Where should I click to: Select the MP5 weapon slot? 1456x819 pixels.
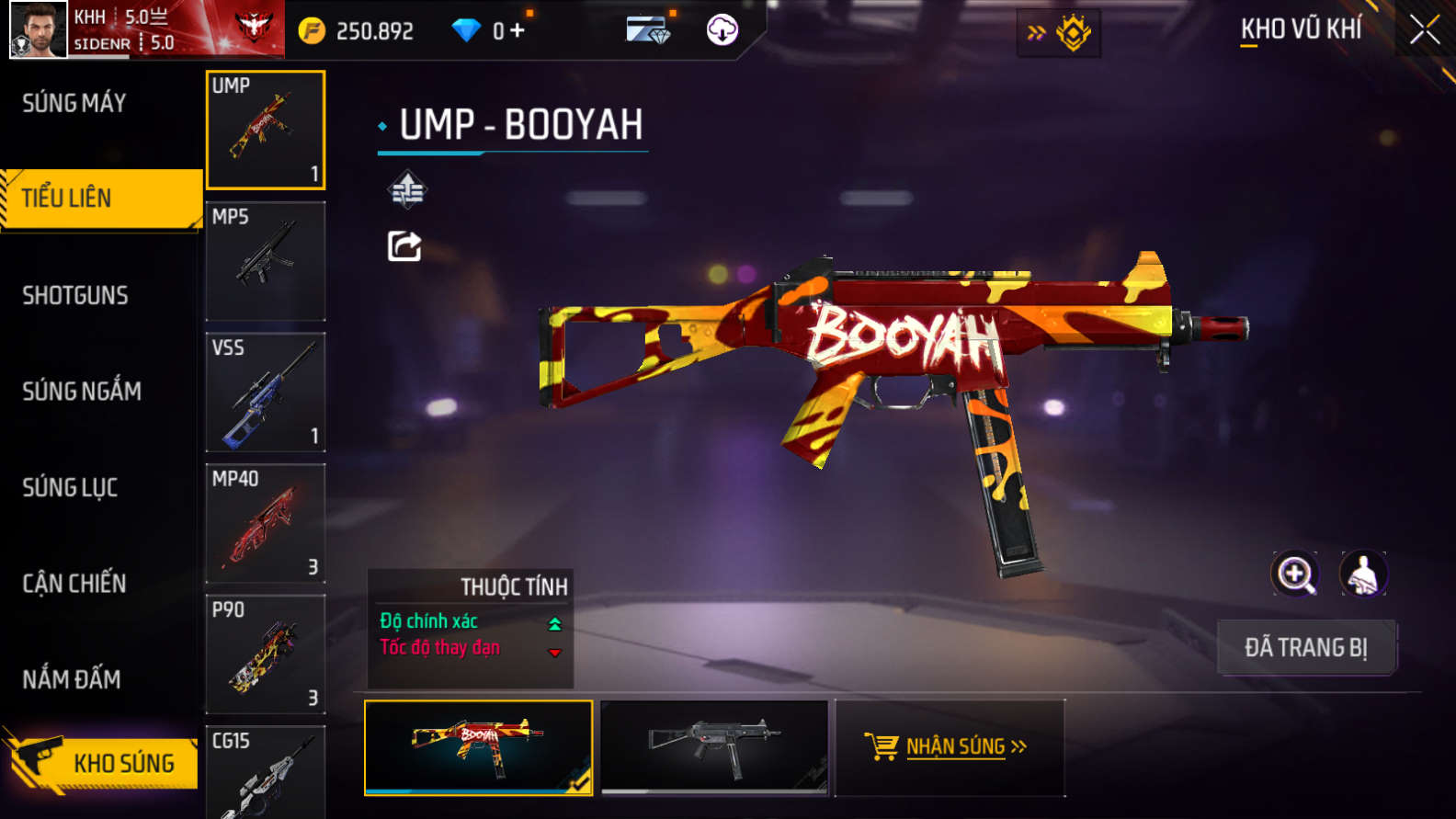point(266,261)
